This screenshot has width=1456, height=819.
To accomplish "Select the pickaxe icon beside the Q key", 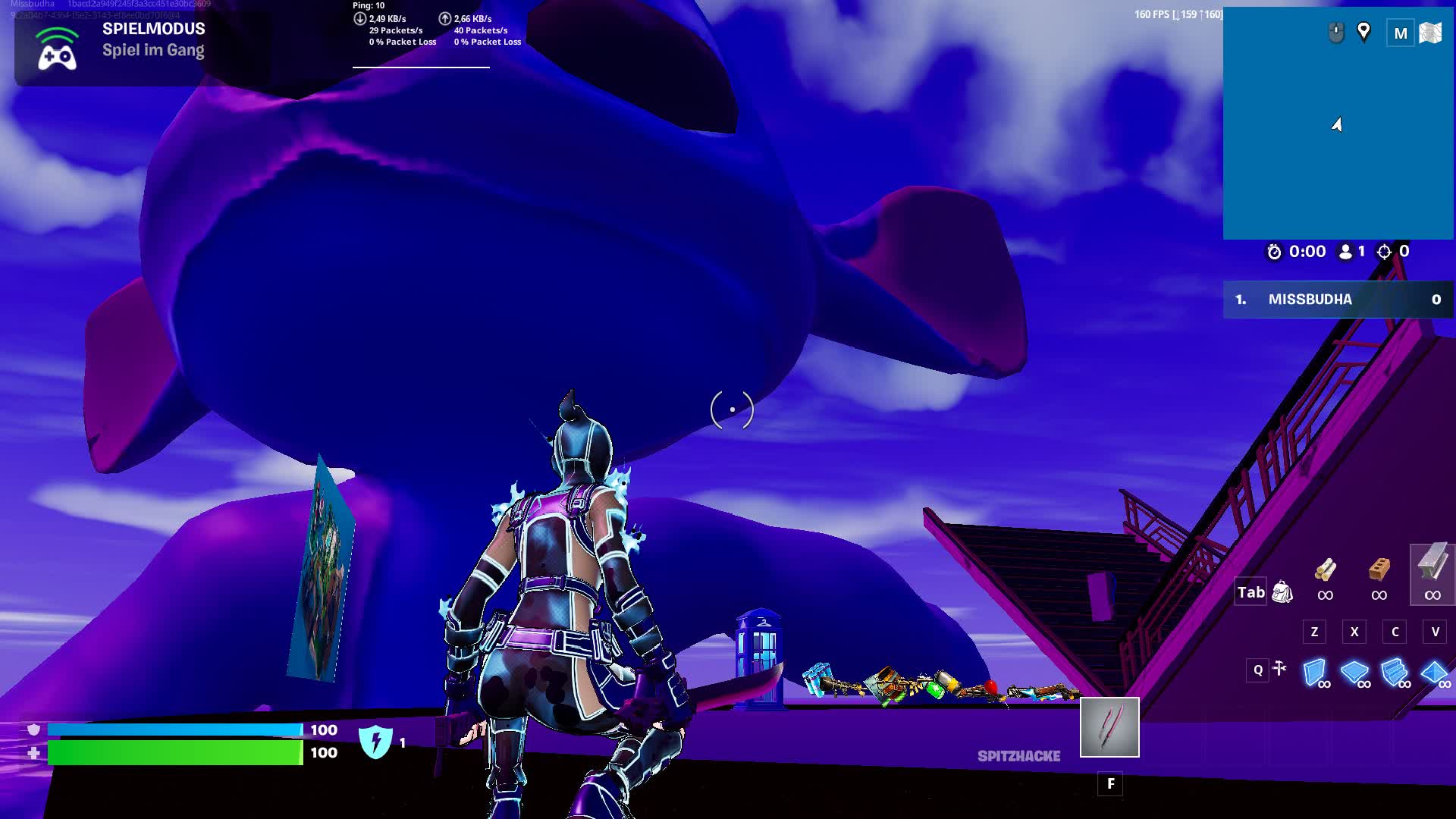I will 1279,670.
